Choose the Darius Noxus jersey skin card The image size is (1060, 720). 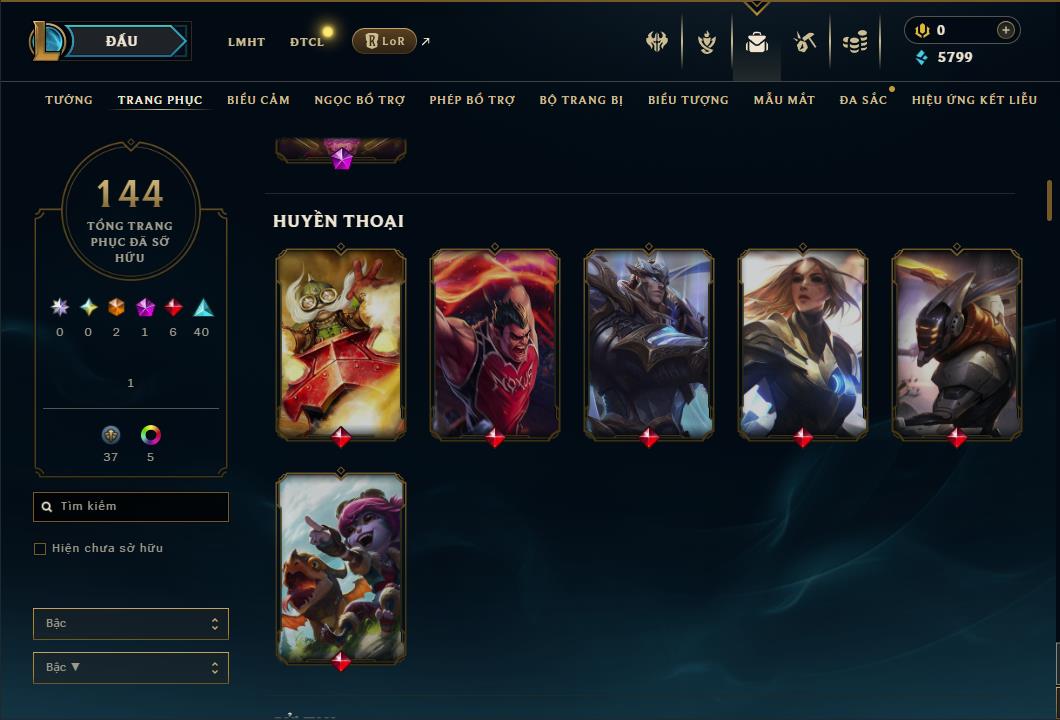click(495, 343)
